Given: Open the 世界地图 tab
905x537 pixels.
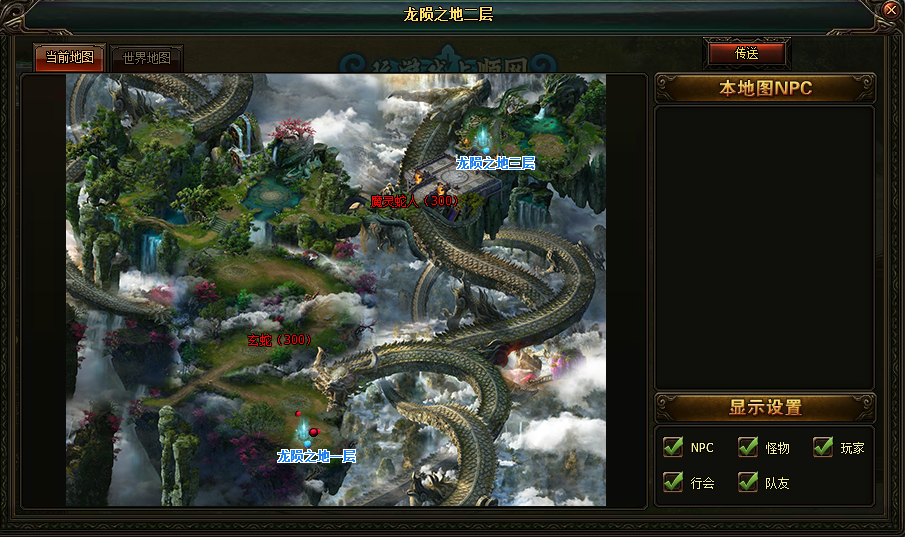Looking at the screenshot, I should [147, 58].
